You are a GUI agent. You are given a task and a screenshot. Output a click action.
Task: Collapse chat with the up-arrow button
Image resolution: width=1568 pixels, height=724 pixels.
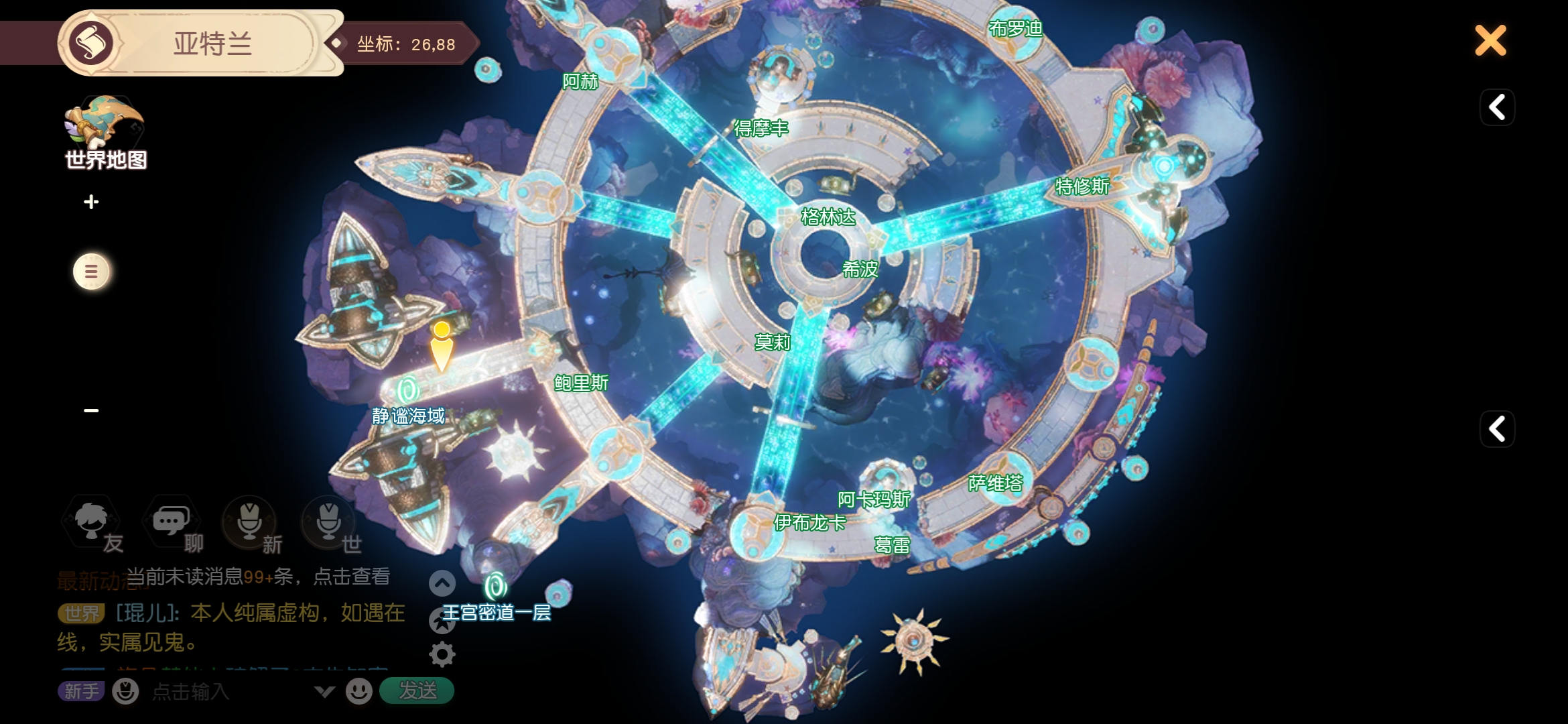tap(442, 583)
